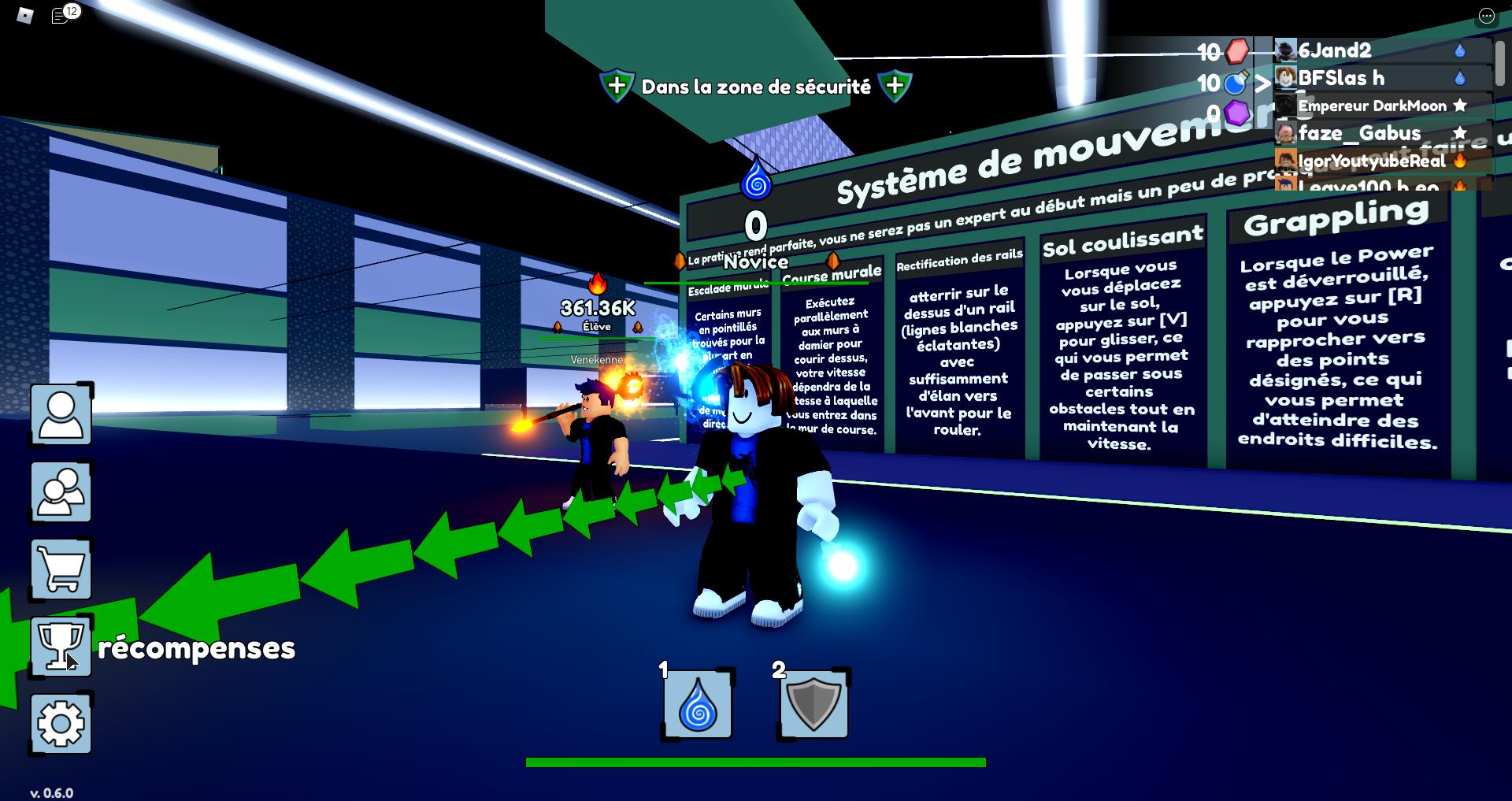Click the récompenses text label
Image resolution: width=1512 pixels, height=801 pixels.
click(x=195, y=650)
